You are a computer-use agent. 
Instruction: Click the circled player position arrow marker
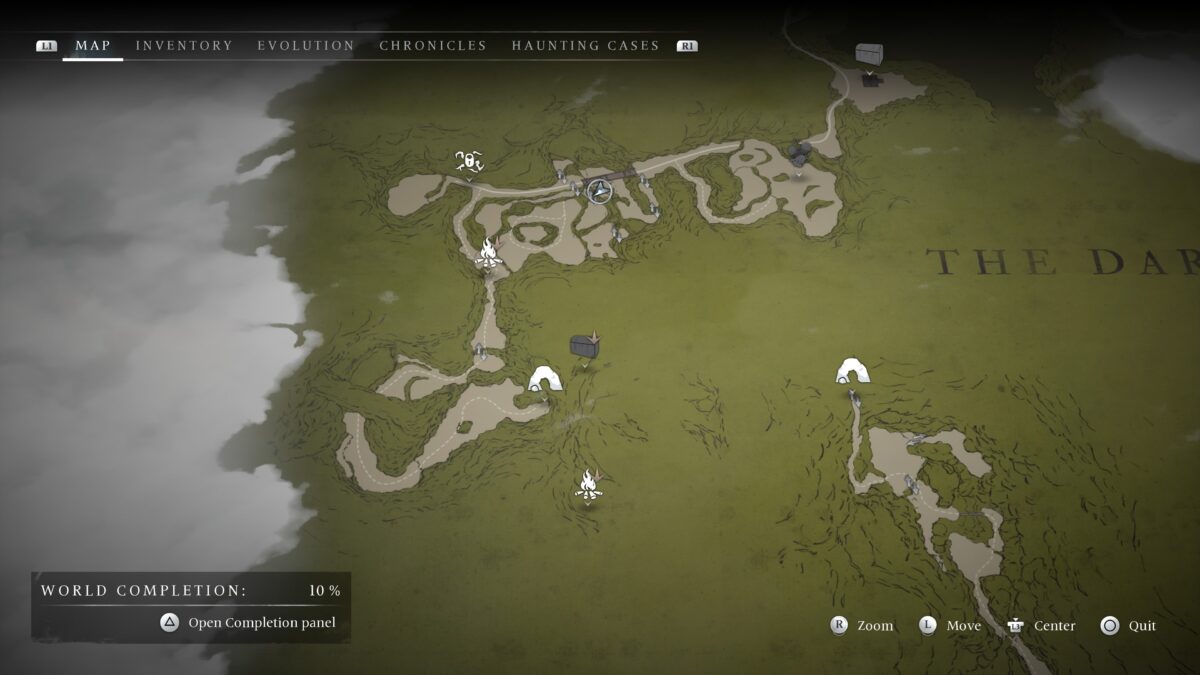(x=599, y=191)
